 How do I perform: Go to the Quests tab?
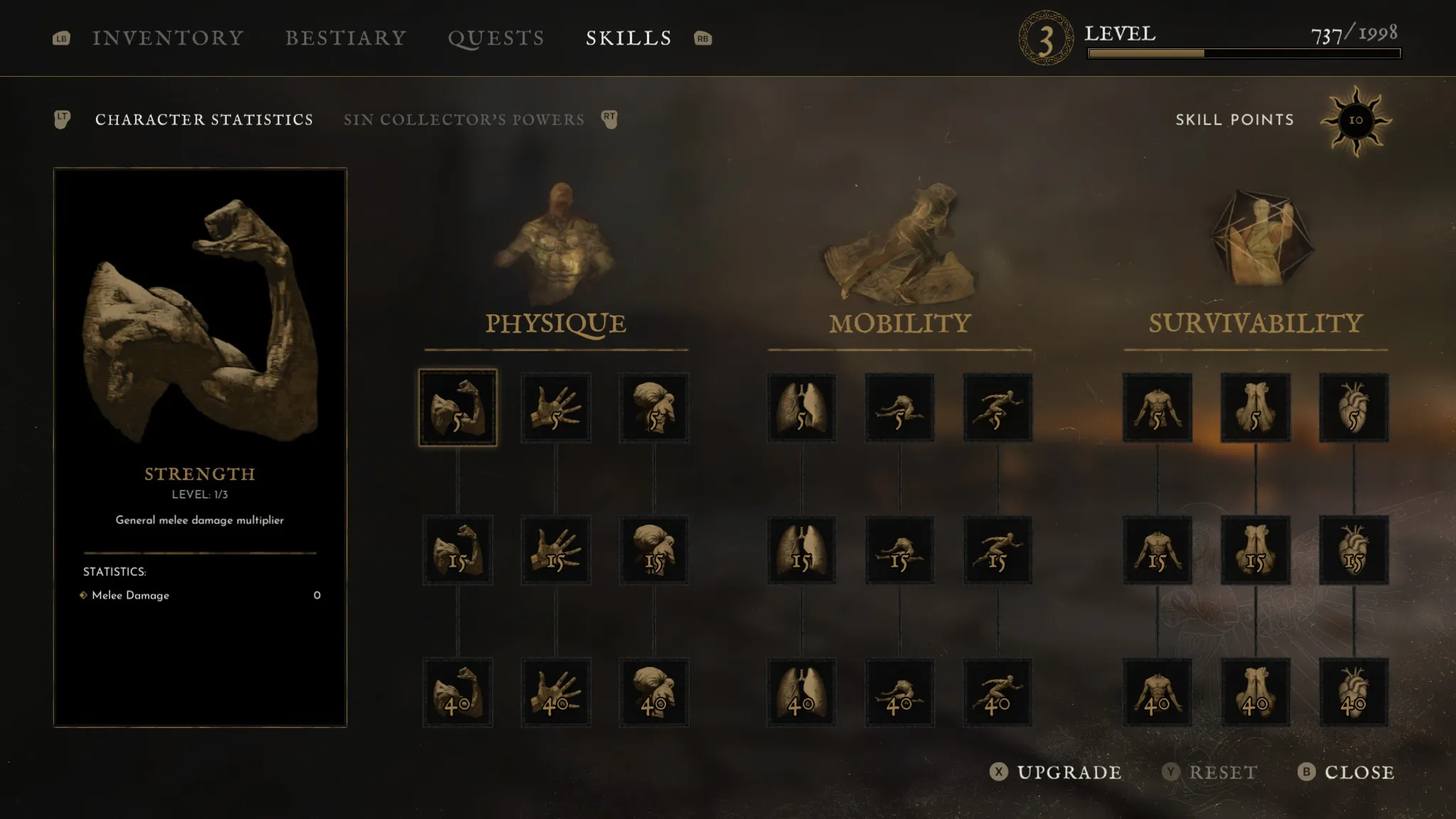point(496,38)
